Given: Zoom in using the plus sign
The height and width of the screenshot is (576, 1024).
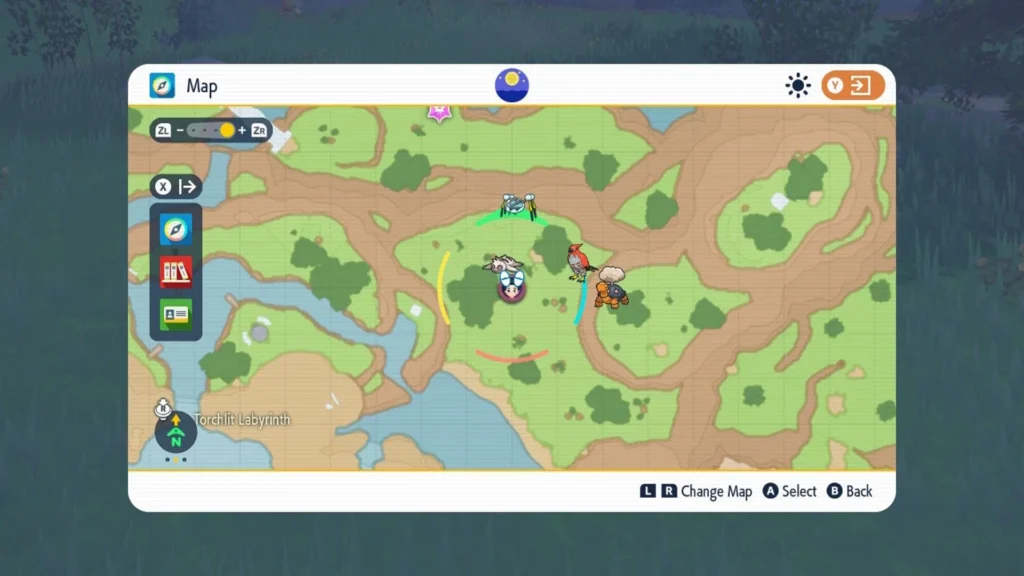Looking at the screenshot, I should [242, 131].
